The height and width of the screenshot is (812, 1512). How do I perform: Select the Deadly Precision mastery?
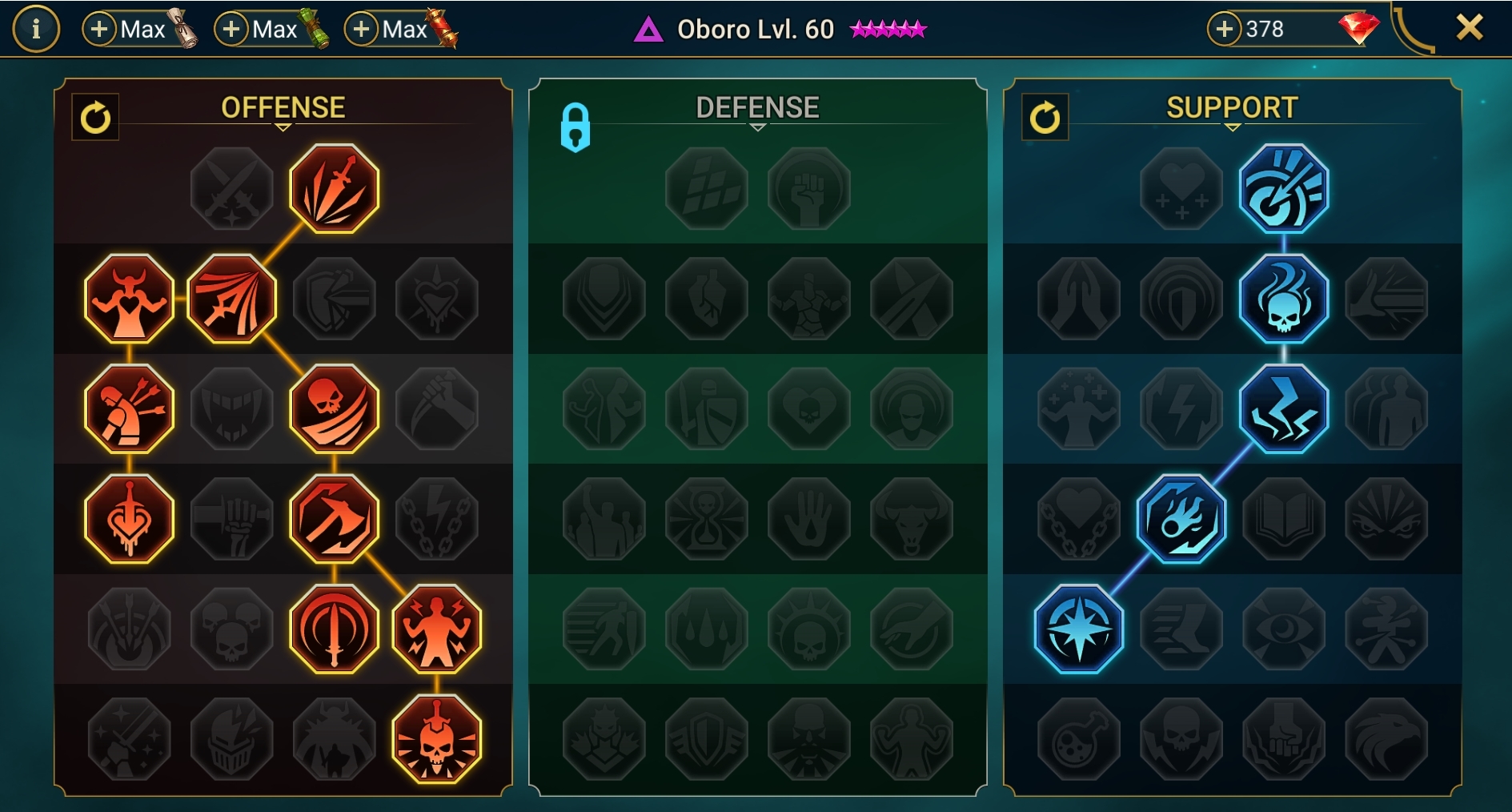click(335, 188)
